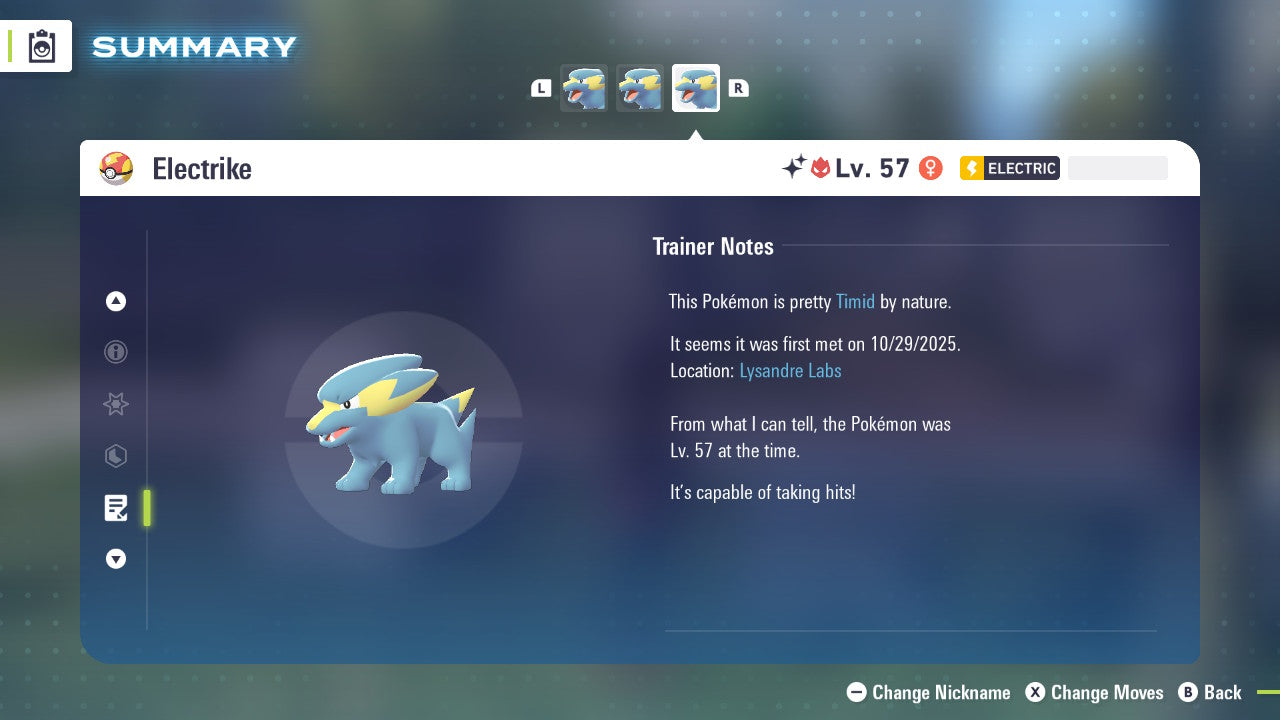The image size is (1280, 720).
Task: Click the Poké Ball icon beside Electrike's name
Action: coord(116,169)
